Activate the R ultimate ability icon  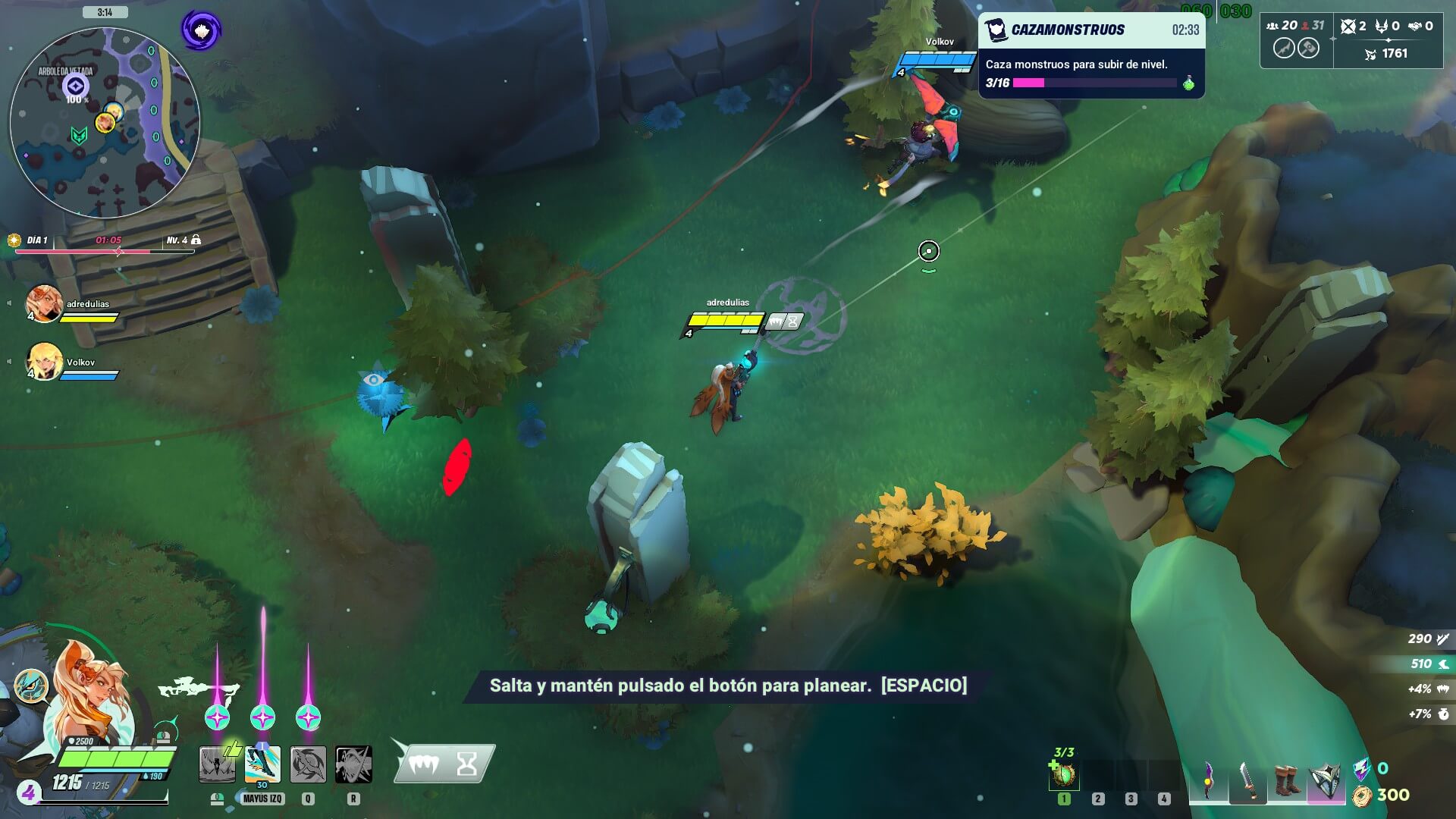pos(353,764)
